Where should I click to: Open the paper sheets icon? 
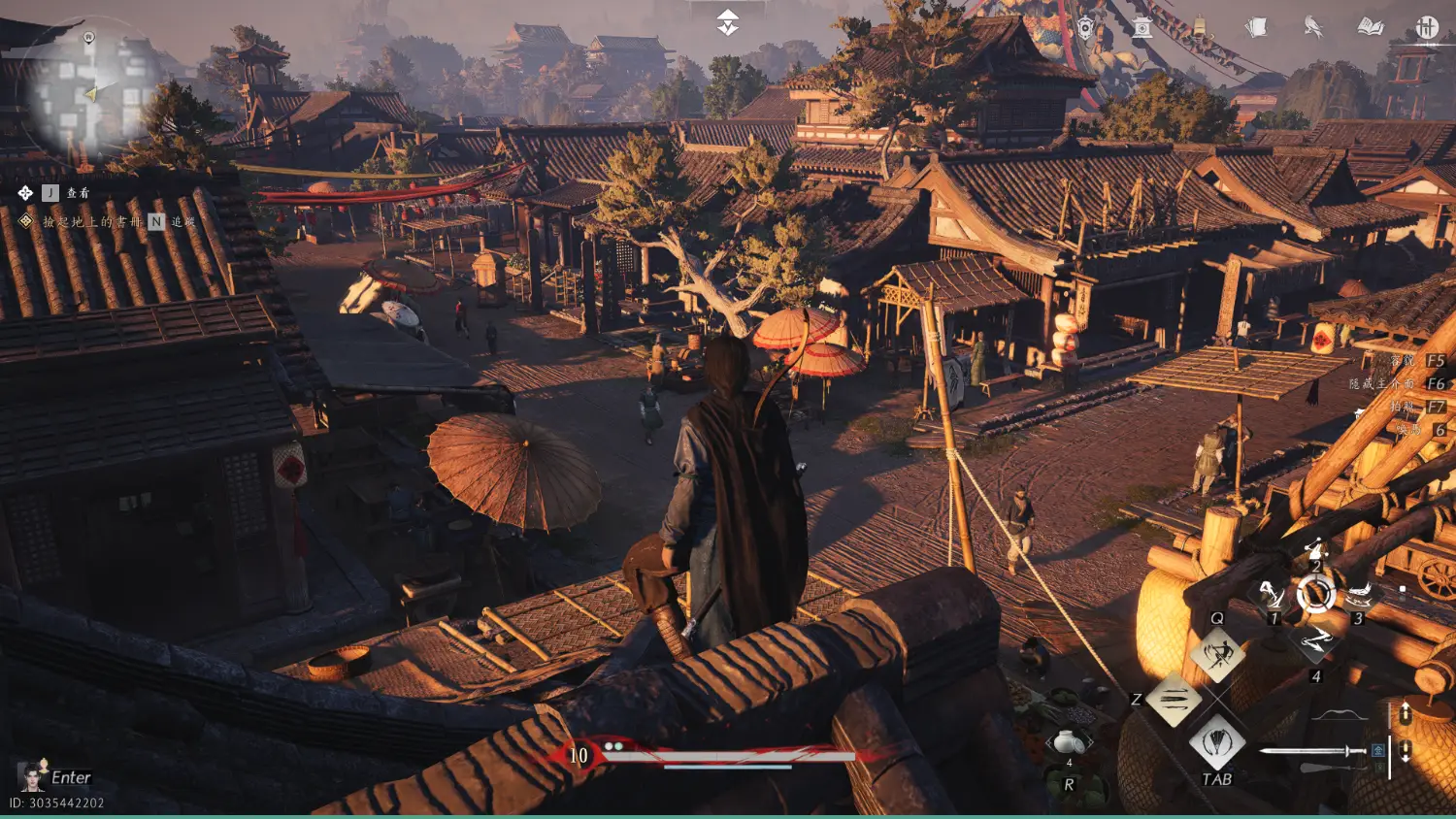[x=1256, y=27]
